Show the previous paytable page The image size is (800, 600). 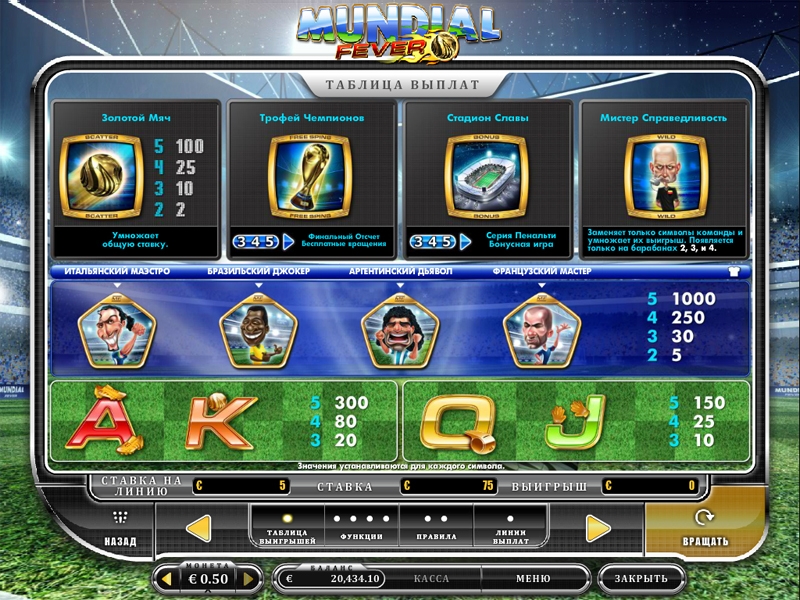coord(199,528)
